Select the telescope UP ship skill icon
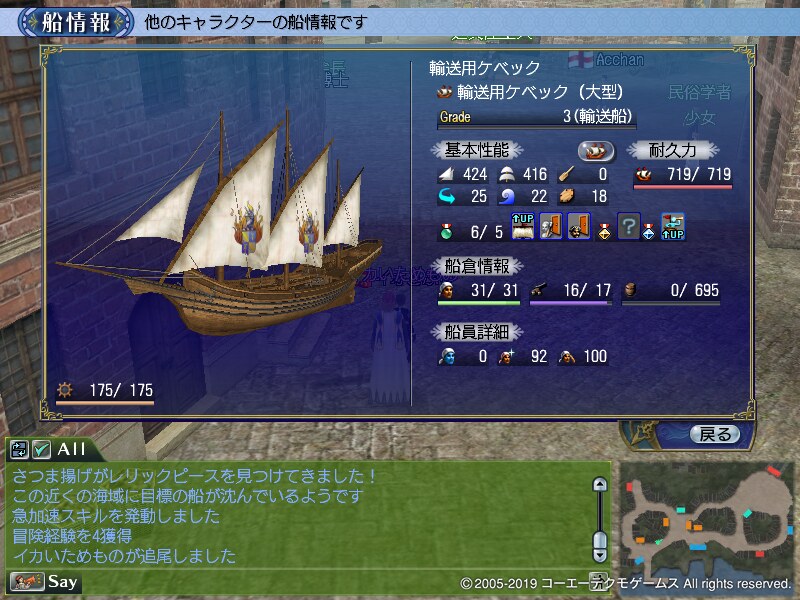This screenshot has width=800, height=600. coord(673,226)
